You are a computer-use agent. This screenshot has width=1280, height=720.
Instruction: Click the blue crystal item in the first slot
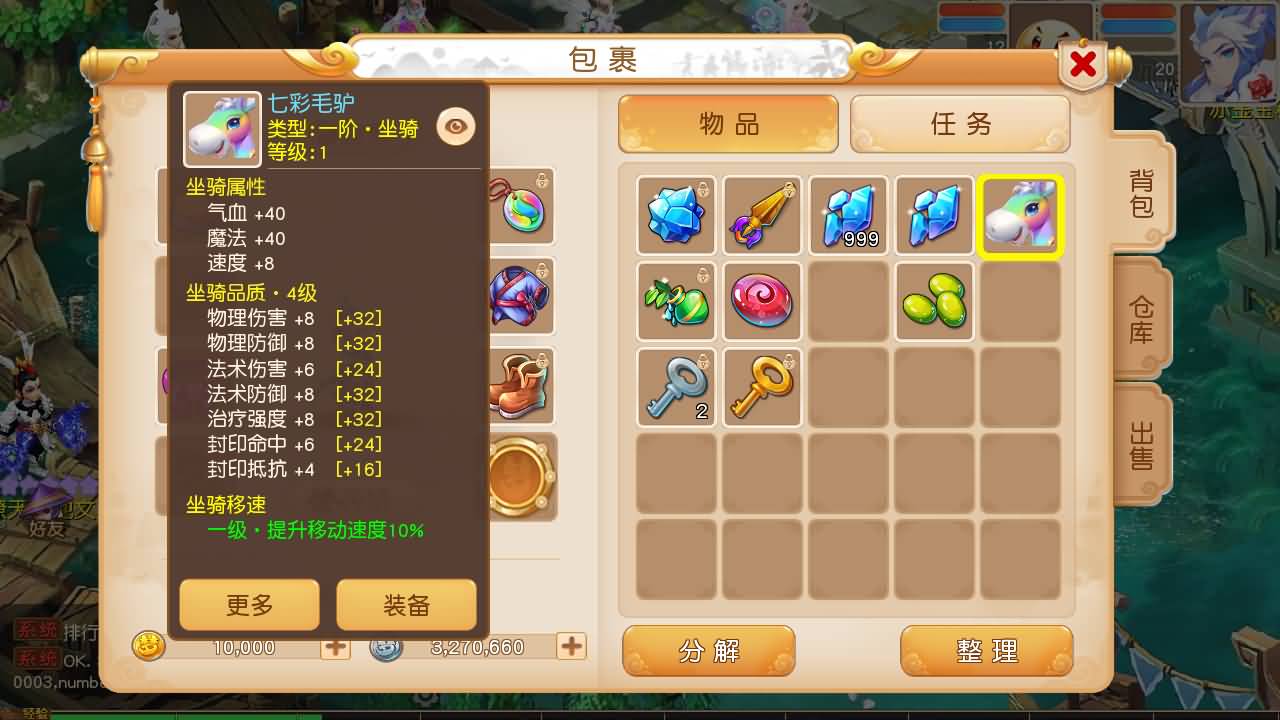[x=676, y=215]
